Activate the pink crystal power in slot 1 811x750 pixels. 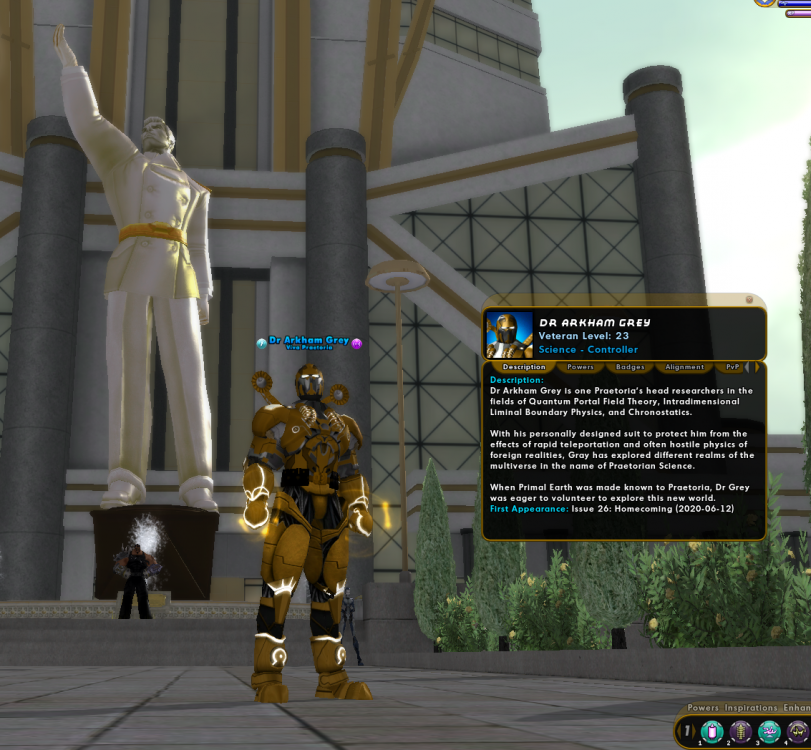tap(712, 732)
